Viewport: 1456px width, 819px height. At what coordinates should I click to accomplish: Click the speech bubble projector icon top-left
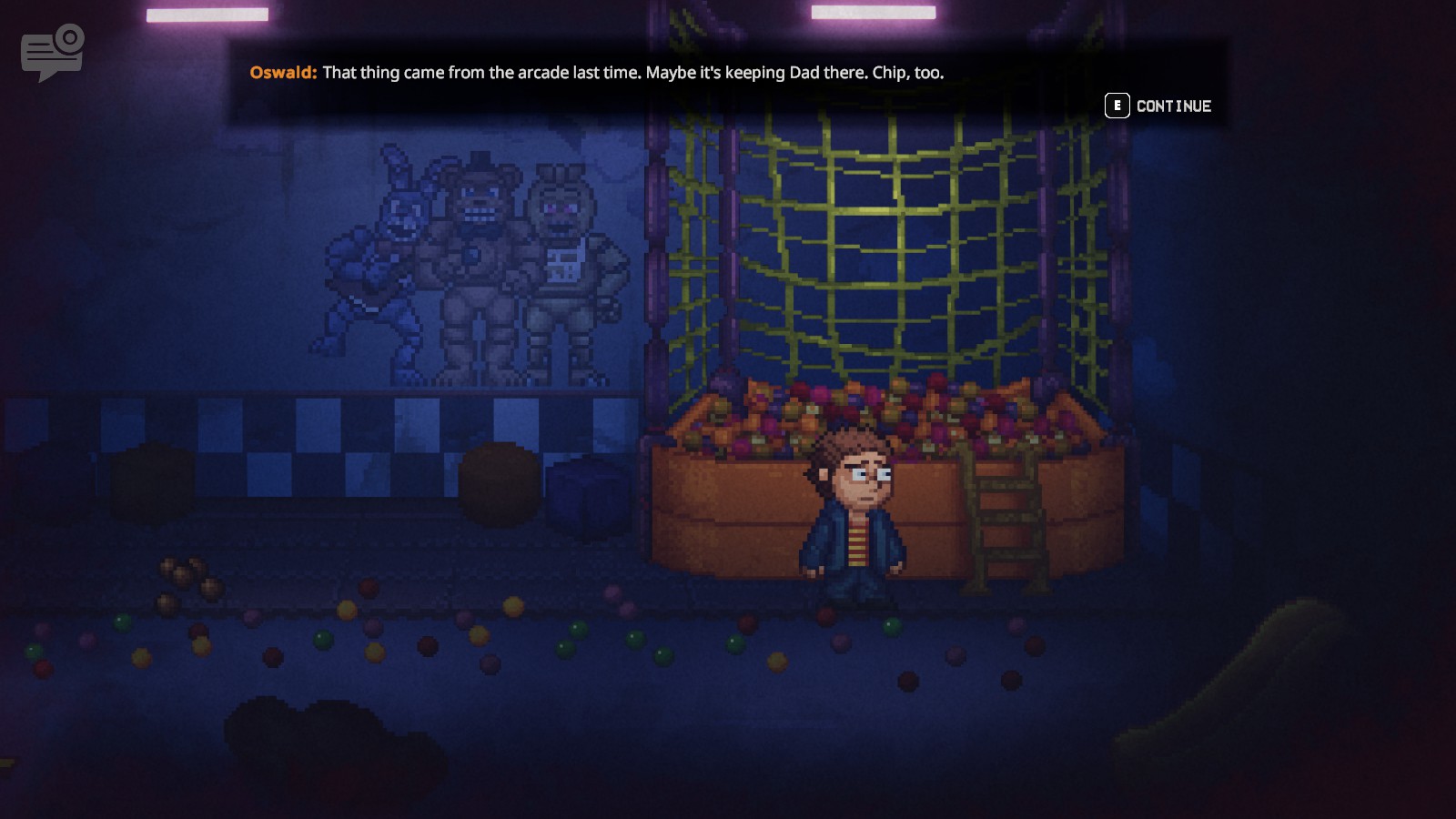(x=50, y=52)
